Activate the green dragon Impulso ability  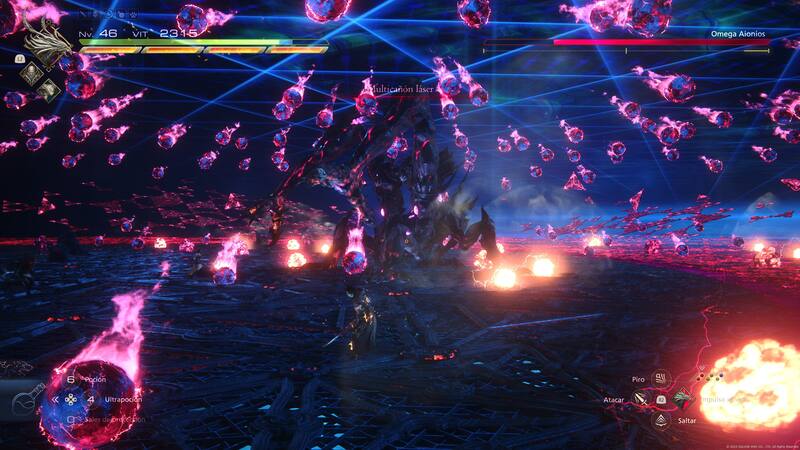tap(682, 399)
